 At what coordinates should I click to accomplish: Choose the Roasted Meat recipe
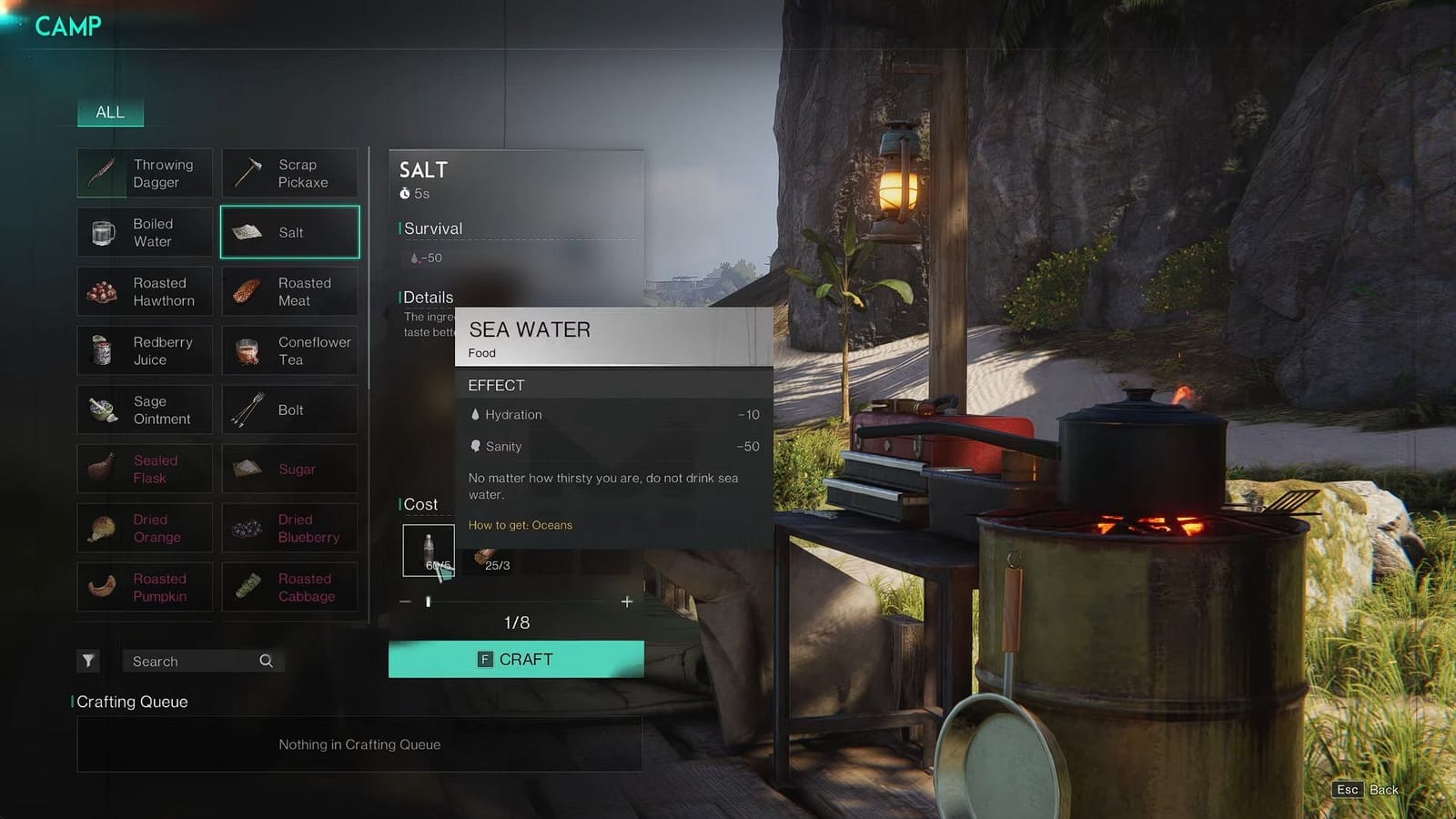pyautogui.click(x=289, y=291)
